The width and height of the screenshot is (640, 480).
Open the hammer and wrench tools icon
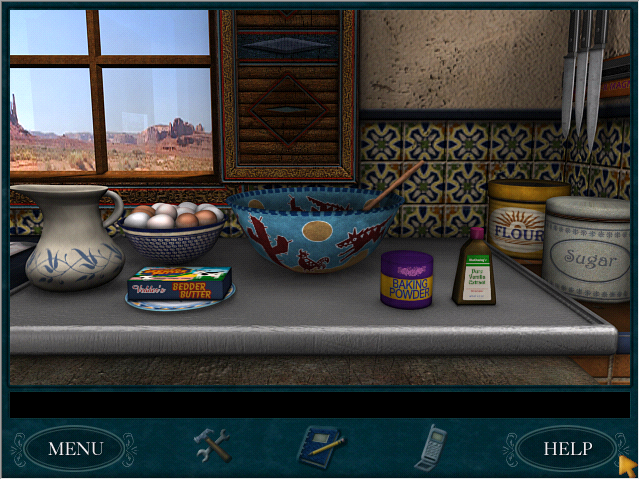pyautogui.click(x=212, y=445)
